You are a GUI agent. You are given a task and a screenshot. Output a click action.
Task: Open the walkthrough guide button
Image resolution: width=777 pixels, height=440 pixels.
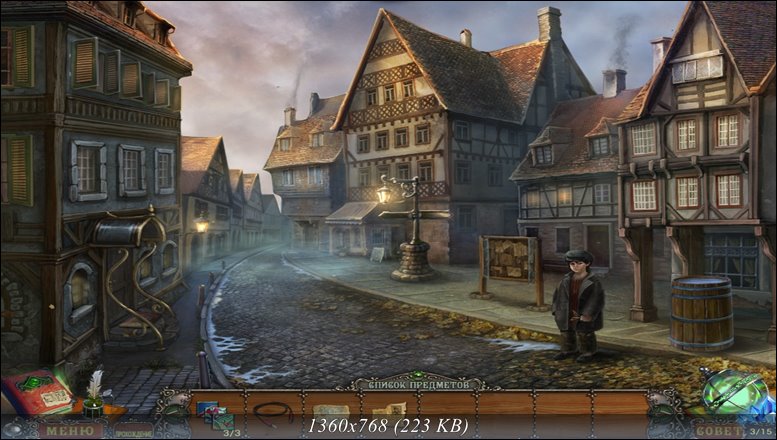click(x=136, y=432)
